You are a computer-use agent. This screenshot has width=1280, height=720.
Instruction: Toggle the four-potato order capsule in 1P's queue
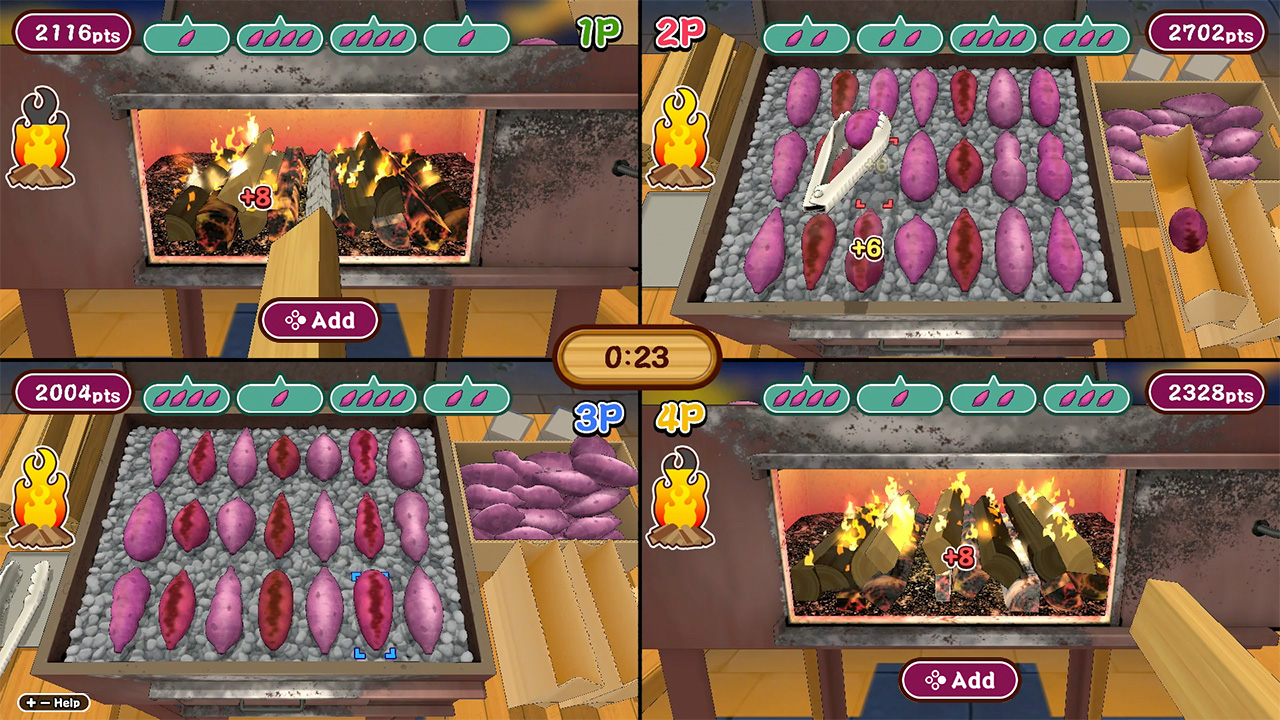click(280, 36)
